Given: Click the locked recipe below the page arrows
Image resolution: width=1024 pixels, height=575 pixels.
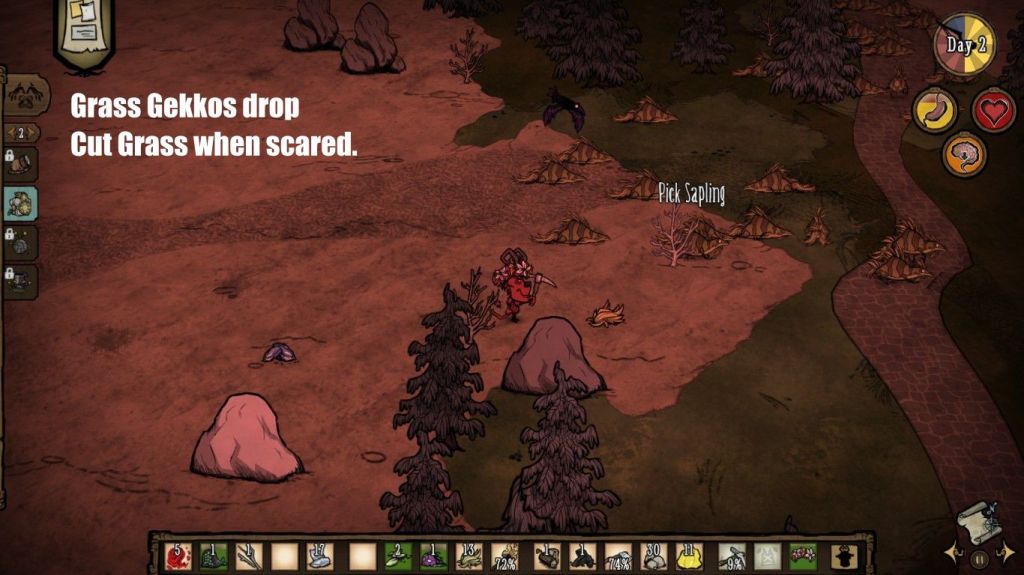Looking at the screenshot, I should pyautogui.click(x=20, y=164).
